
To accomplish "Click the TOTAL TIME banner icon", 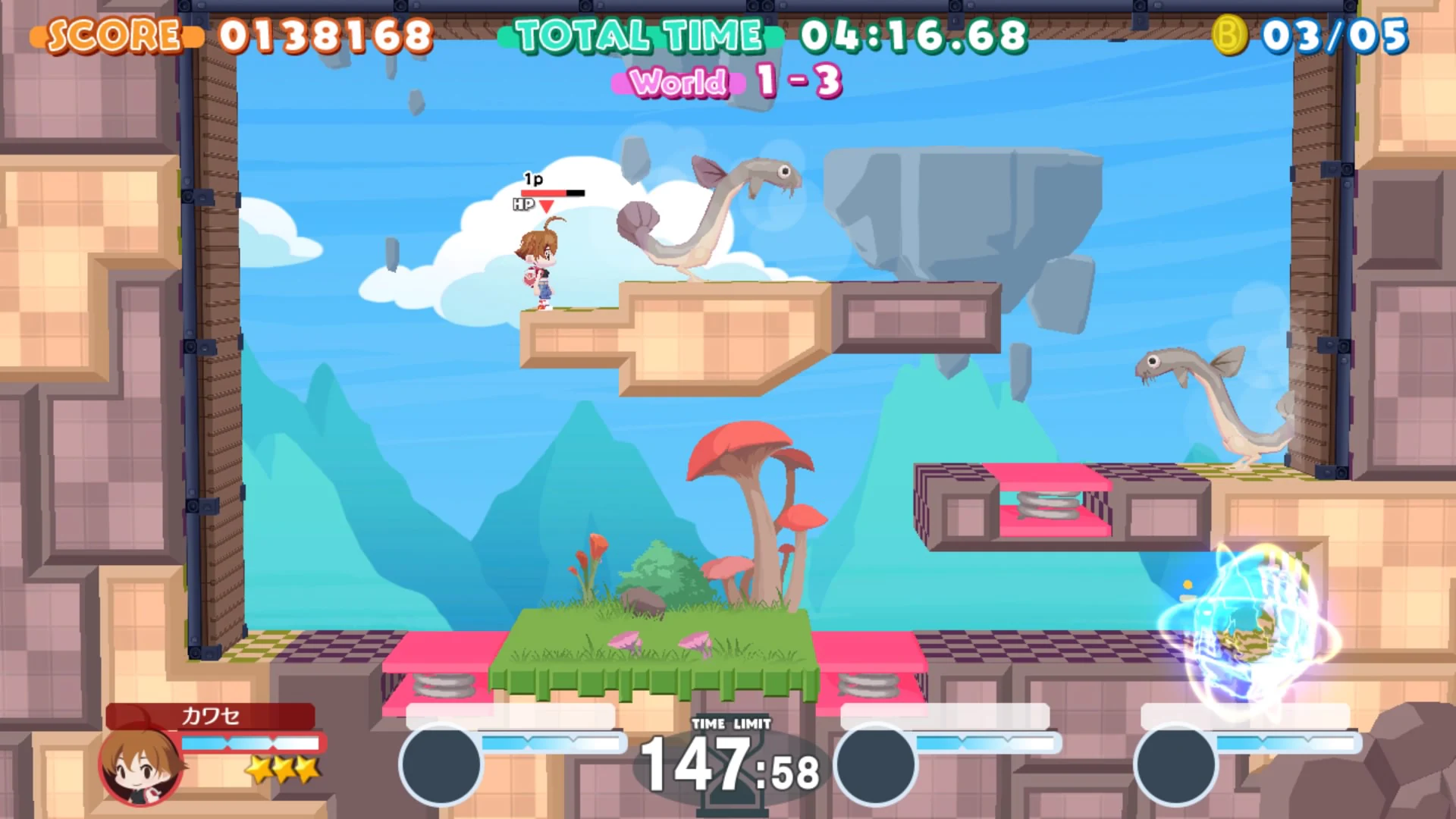I will (637, 34).
